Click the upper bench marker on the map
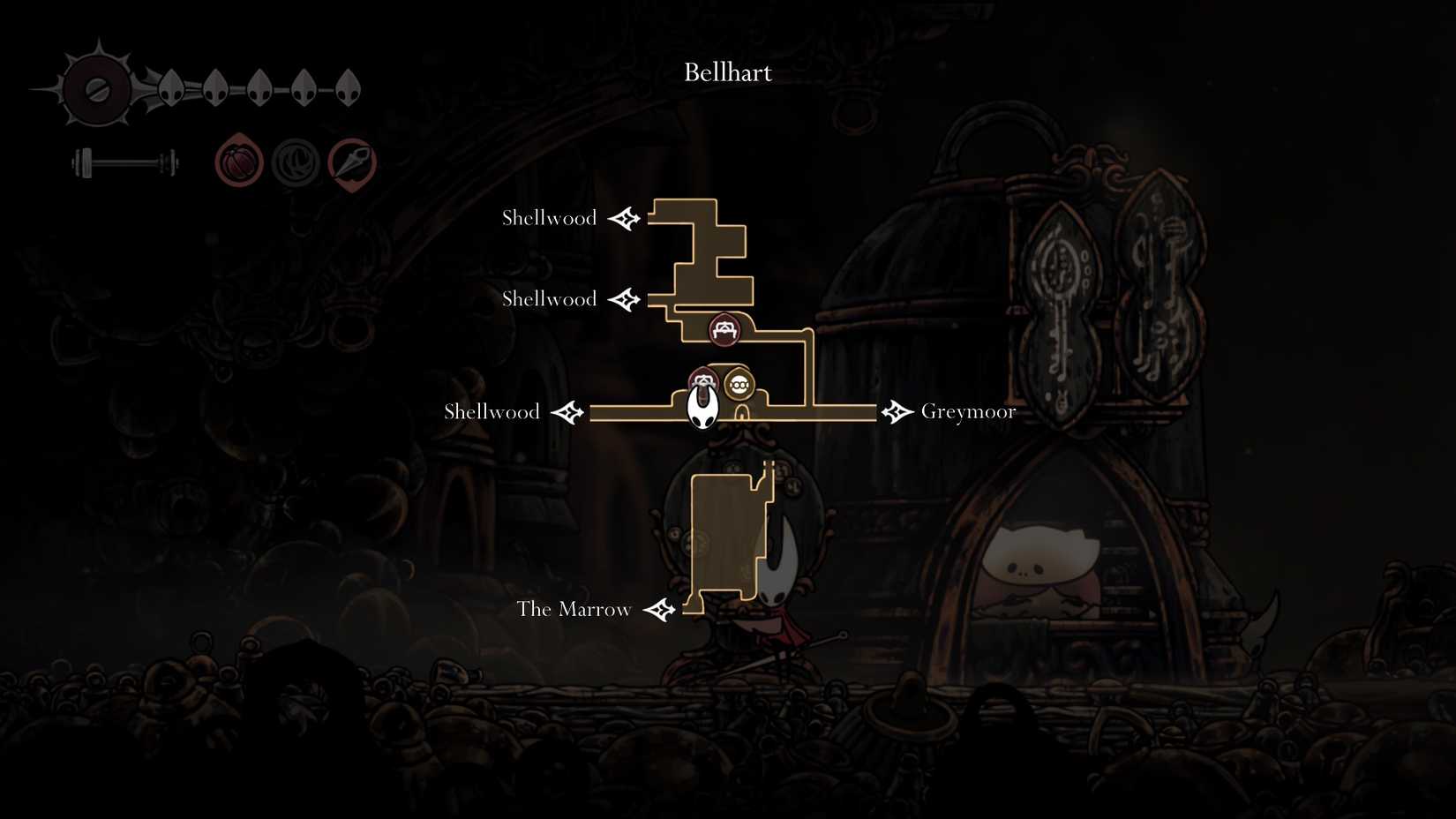The height and width of the screenshot is (819, 1456). pos(724,330)
